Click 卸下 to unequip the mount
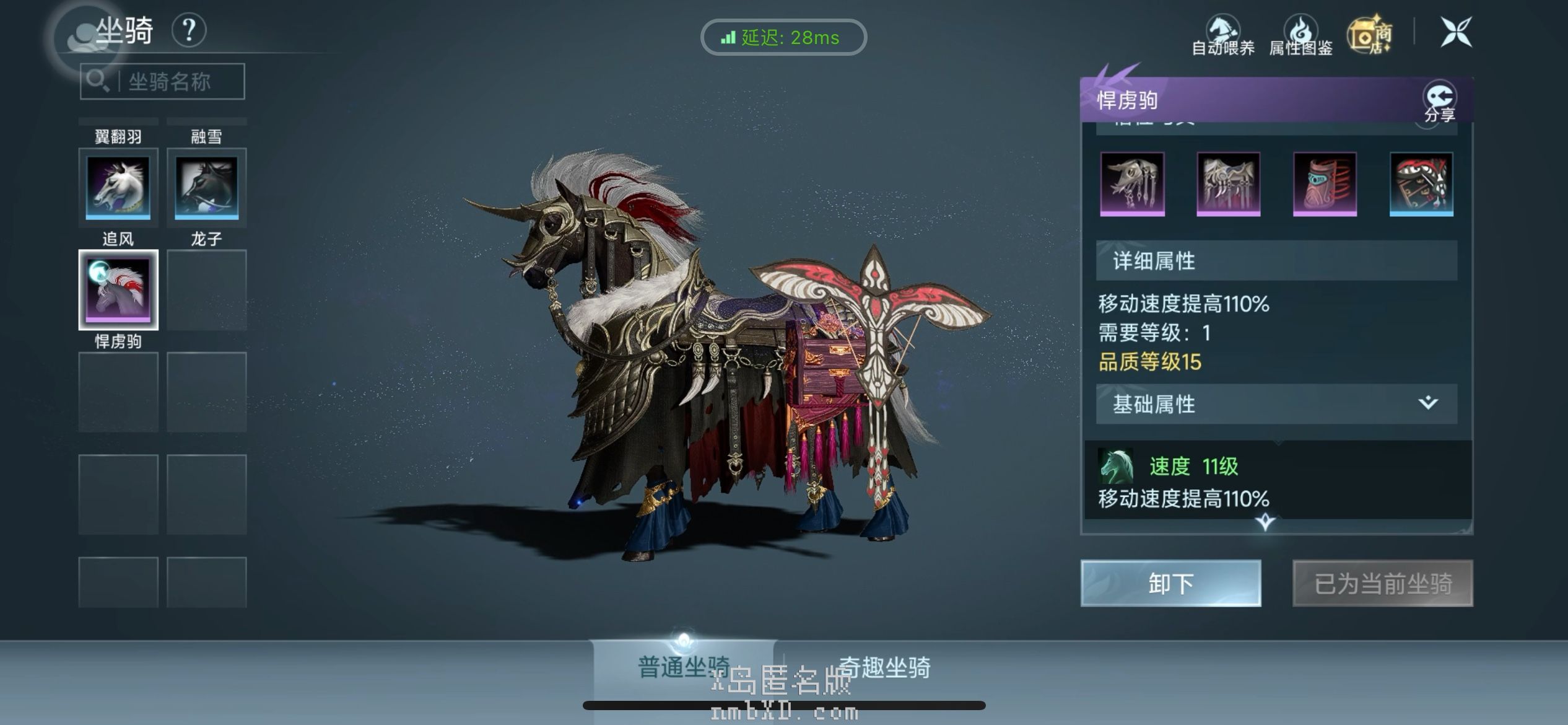Viewport: 1568px width, 725px height. coord(1170,583)
